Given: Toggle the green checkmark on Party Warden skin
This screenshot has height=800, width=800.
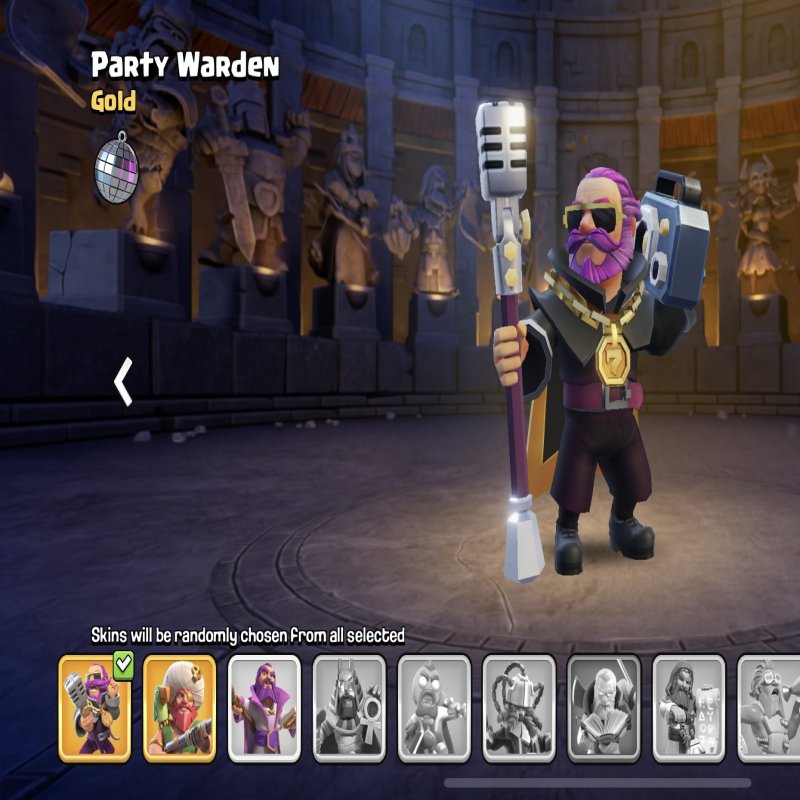Looking at the screenshot, I should pyautogui.click(x=124, y=665).
